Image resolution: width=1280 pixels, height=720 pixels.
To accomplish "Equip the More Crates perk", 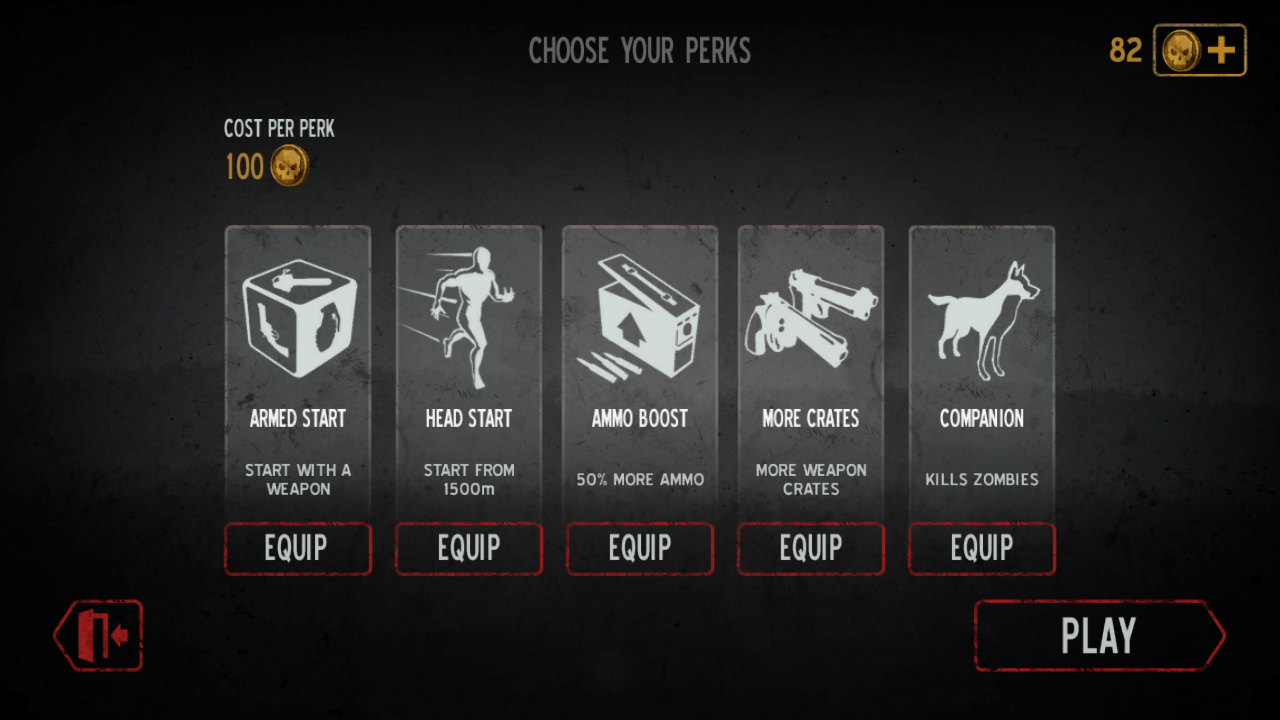I will pos(811,548).
